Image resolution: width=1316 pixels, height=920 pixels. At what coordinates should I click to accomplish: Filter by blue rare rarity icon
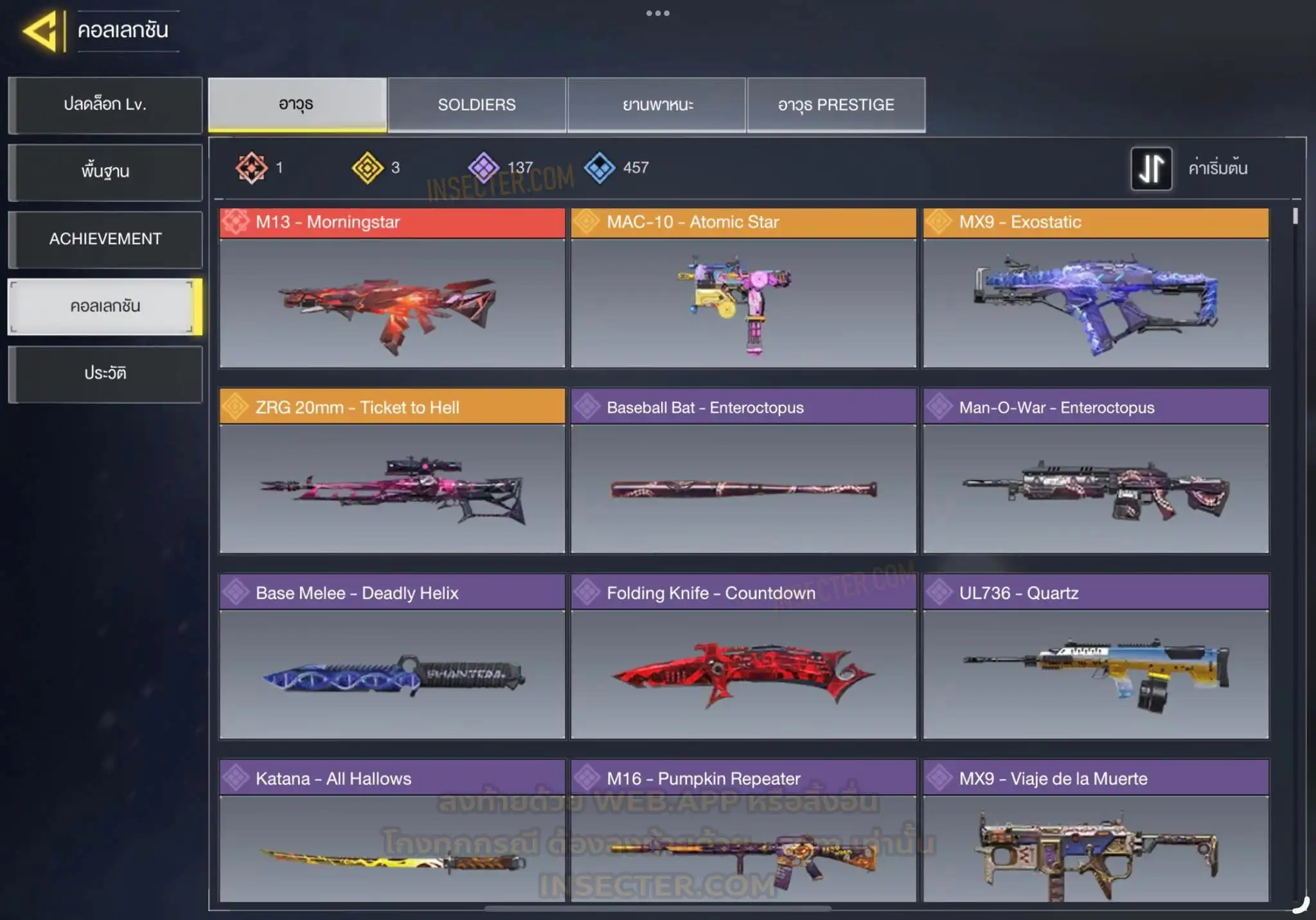tap(600, 168)
